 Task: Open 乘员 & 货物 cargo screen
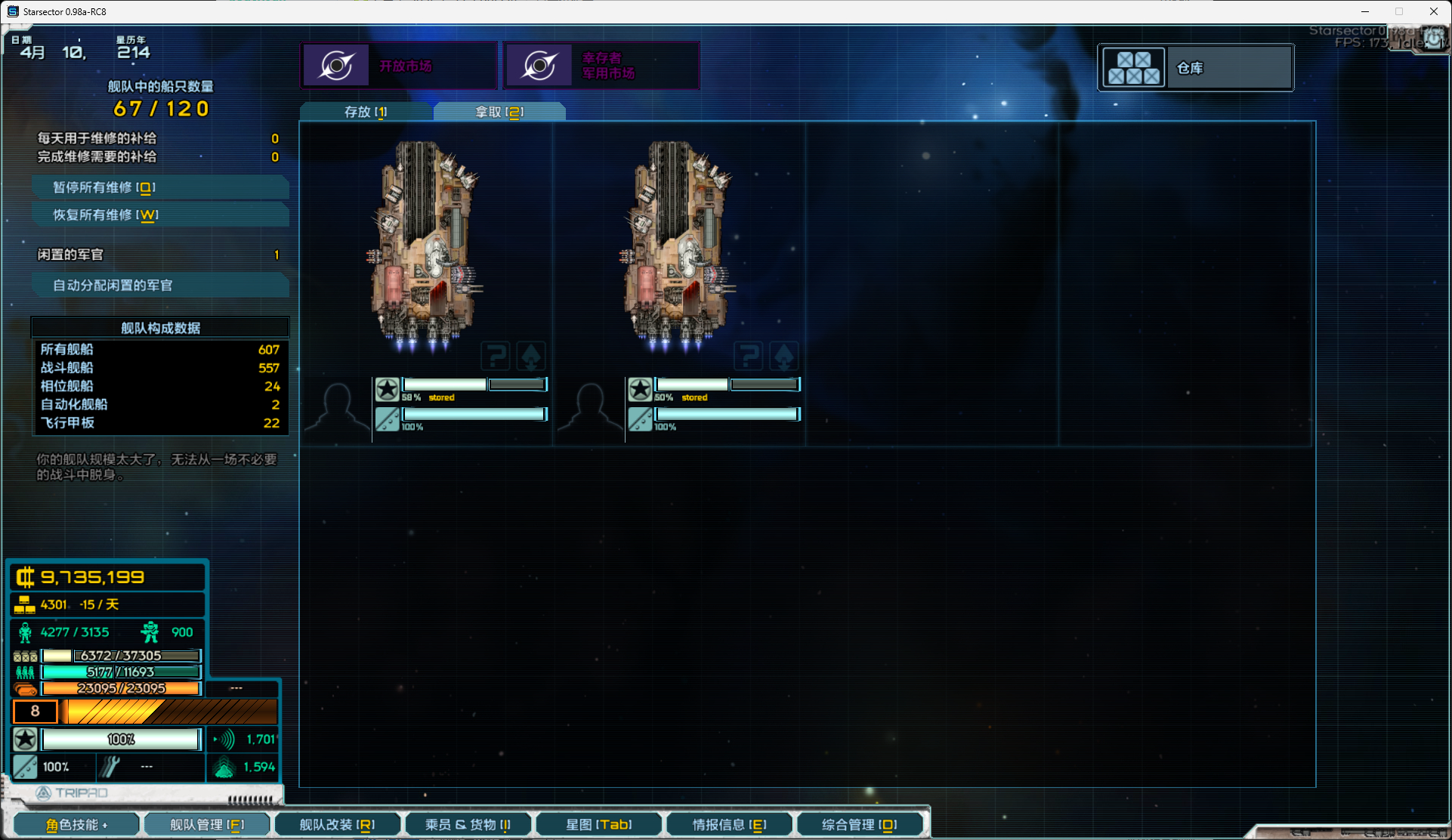(x=468, y=825)
